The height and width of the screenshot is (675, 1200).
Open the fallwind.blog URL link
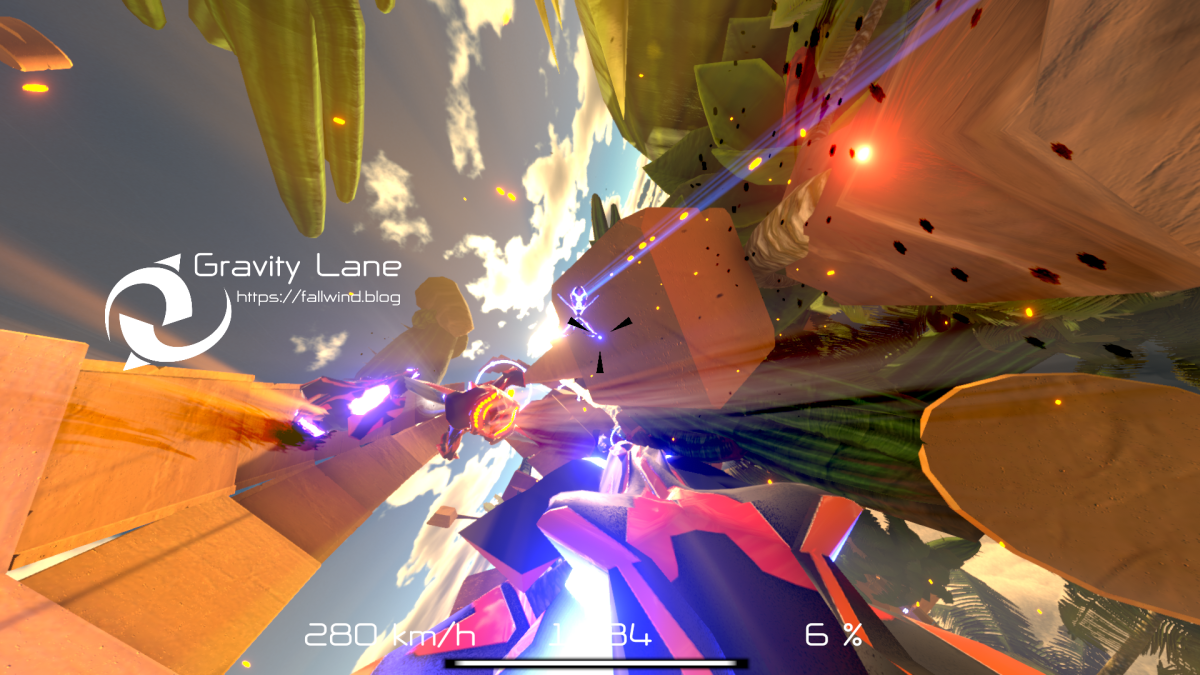point(318,297)
